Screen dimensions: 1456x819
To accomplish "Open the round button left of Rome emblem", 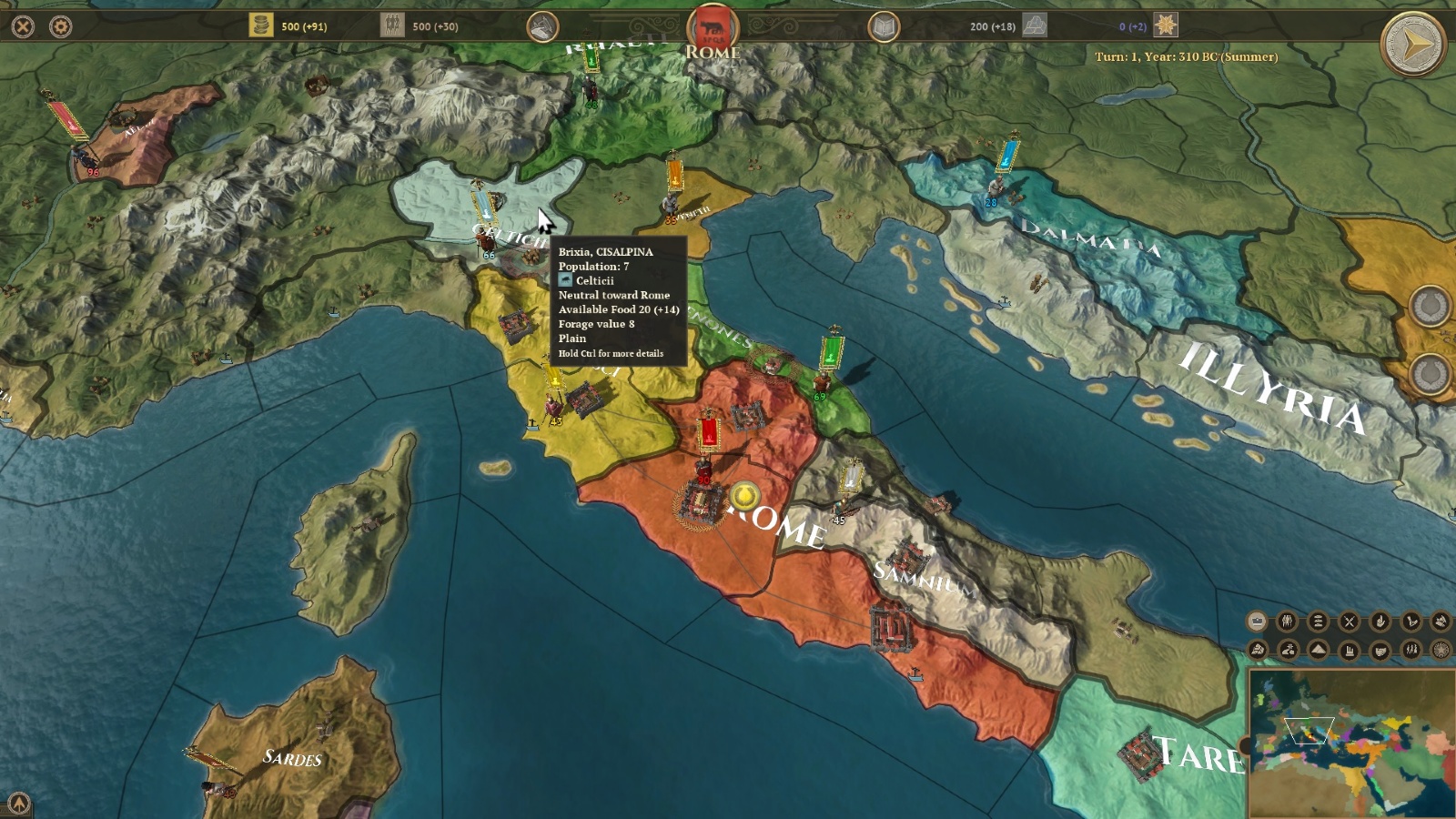I will pyautogui.click(x=542, y=26).
